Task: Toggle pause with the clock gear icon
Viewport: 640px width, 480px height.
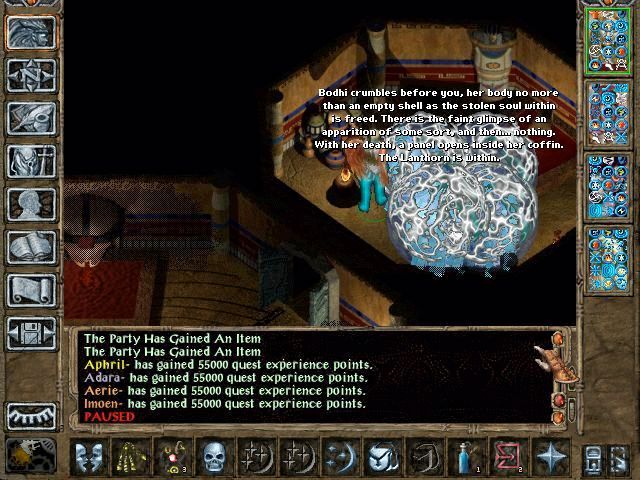Action: (x=30, y=456)
